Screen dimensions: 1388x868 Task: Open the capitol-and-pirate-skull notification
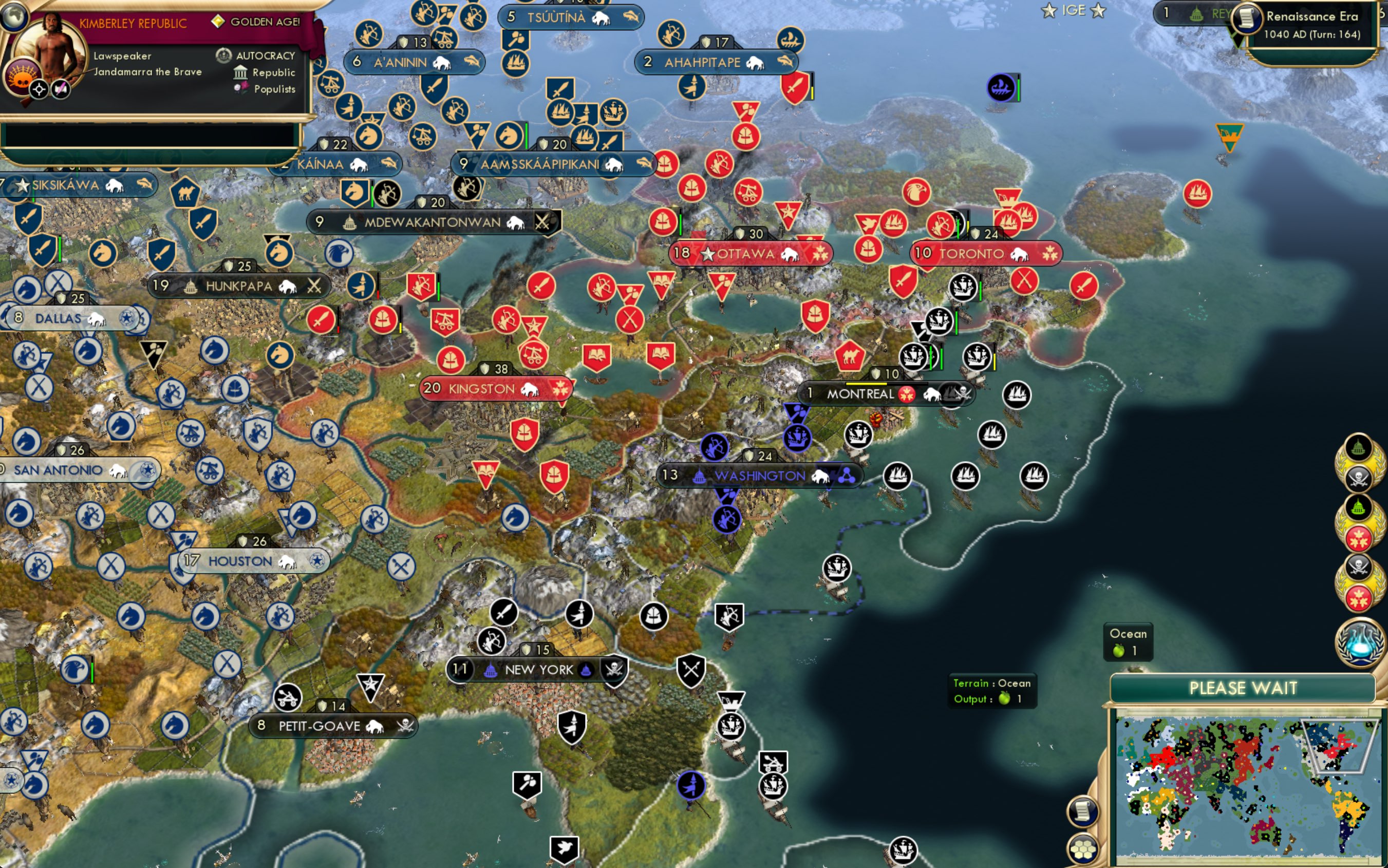click(1358, 463)
